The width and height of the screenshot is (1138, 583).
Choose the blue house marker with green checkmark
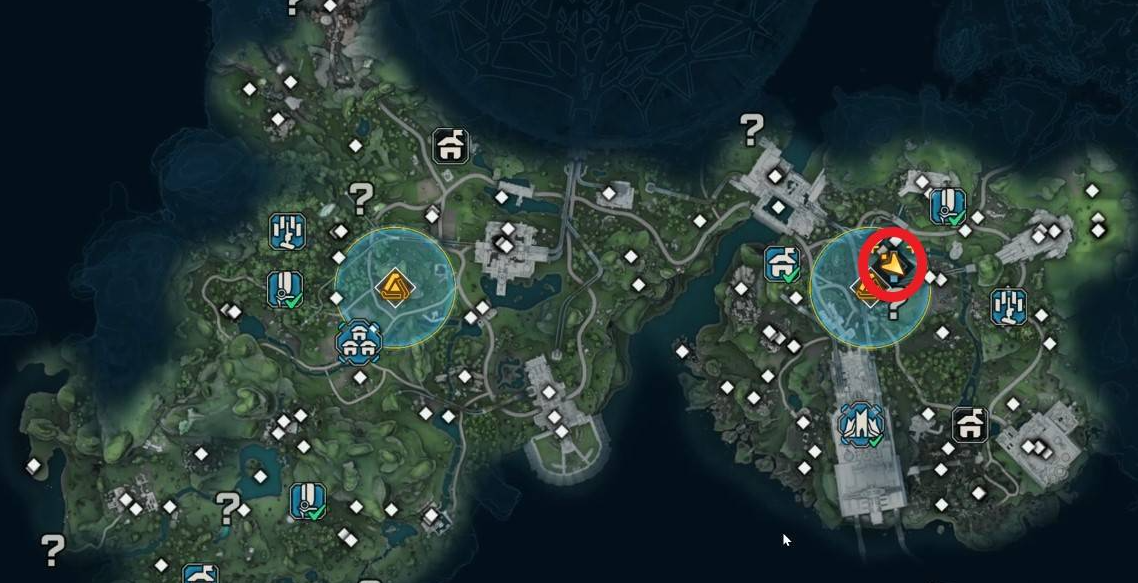point(782,264)
